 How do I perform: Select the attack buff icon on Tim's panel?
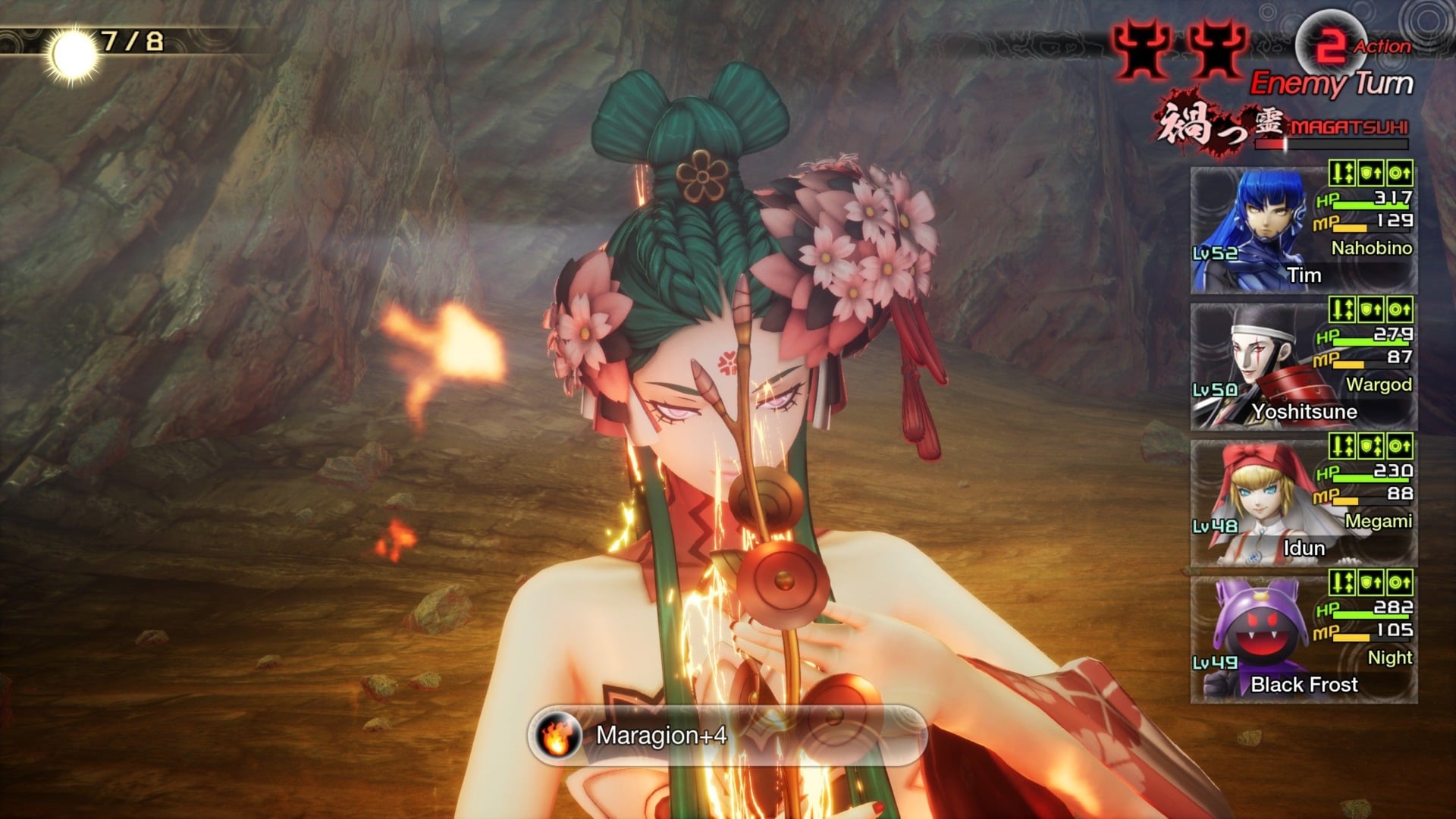pos(1341,172)
